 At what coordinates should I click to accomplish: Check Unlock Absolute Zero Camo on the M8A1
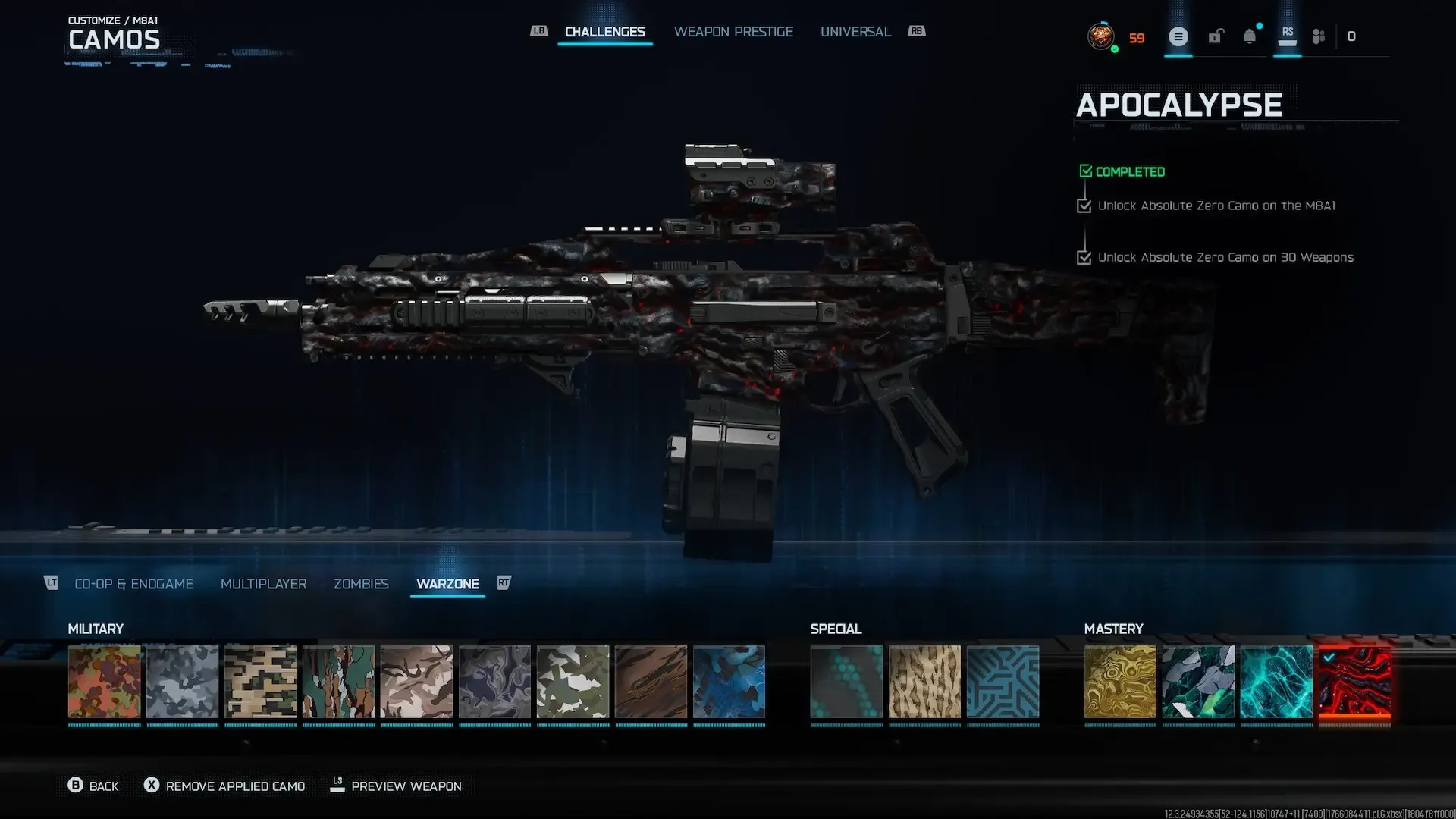[1084, 206]
